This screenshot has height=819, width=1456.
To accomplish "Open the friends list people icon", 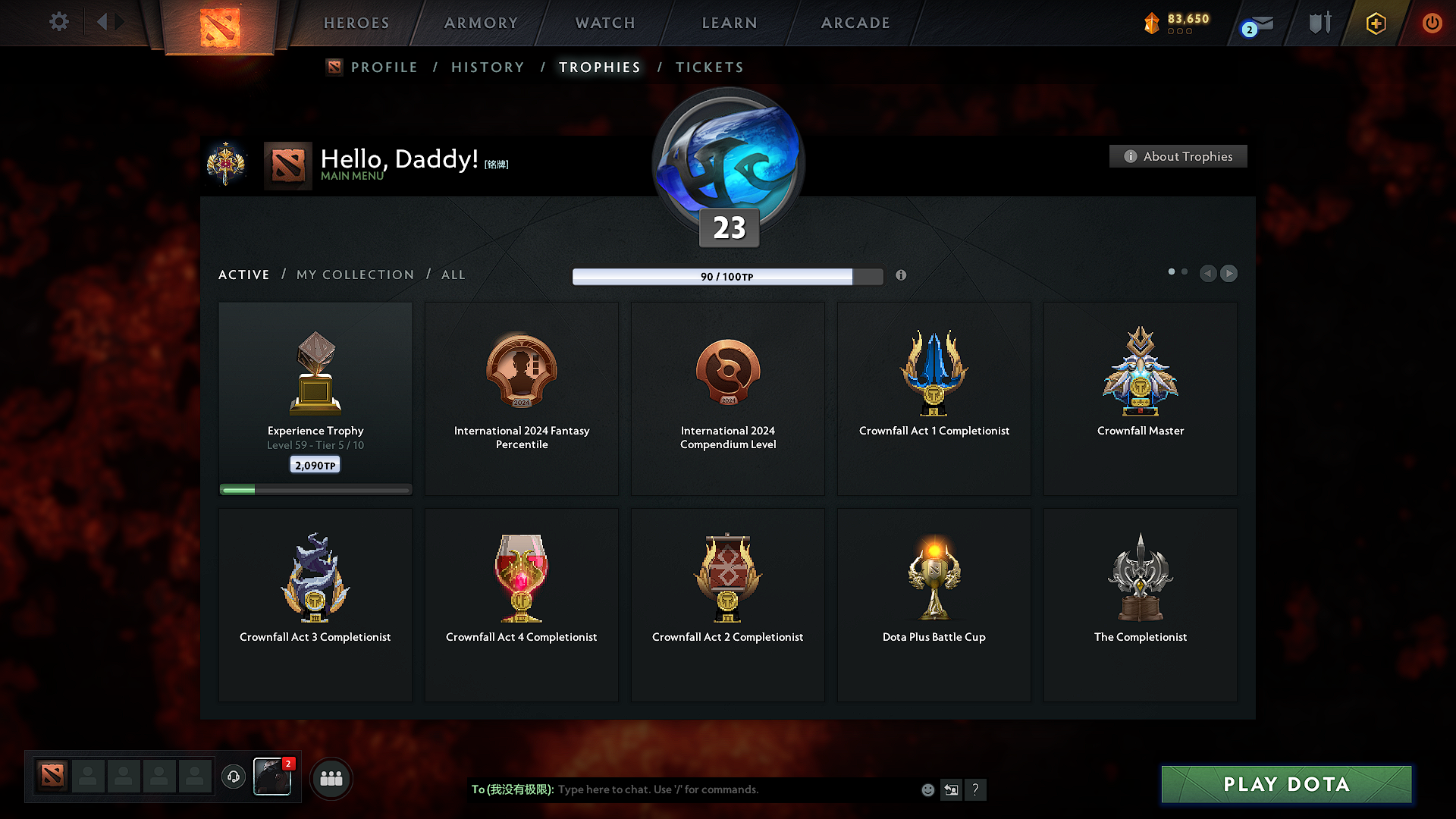I will click(331, 777).
